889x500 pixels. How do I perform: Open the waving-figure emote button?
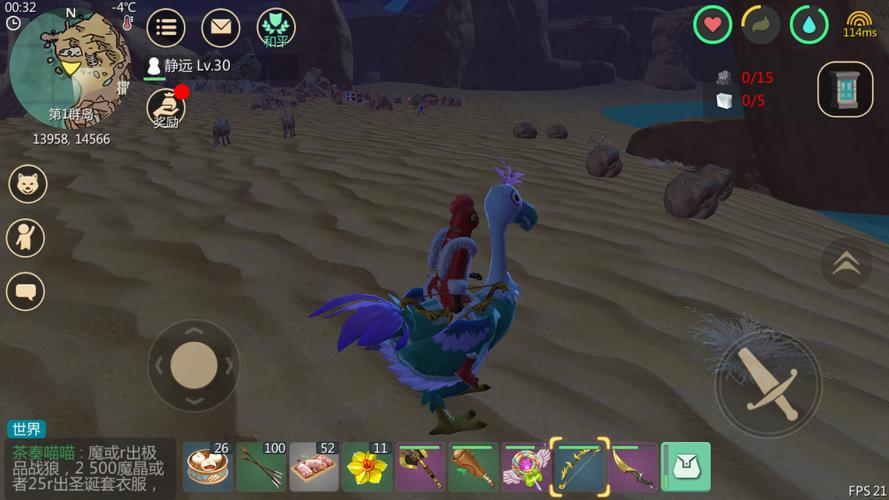(27, 238)
